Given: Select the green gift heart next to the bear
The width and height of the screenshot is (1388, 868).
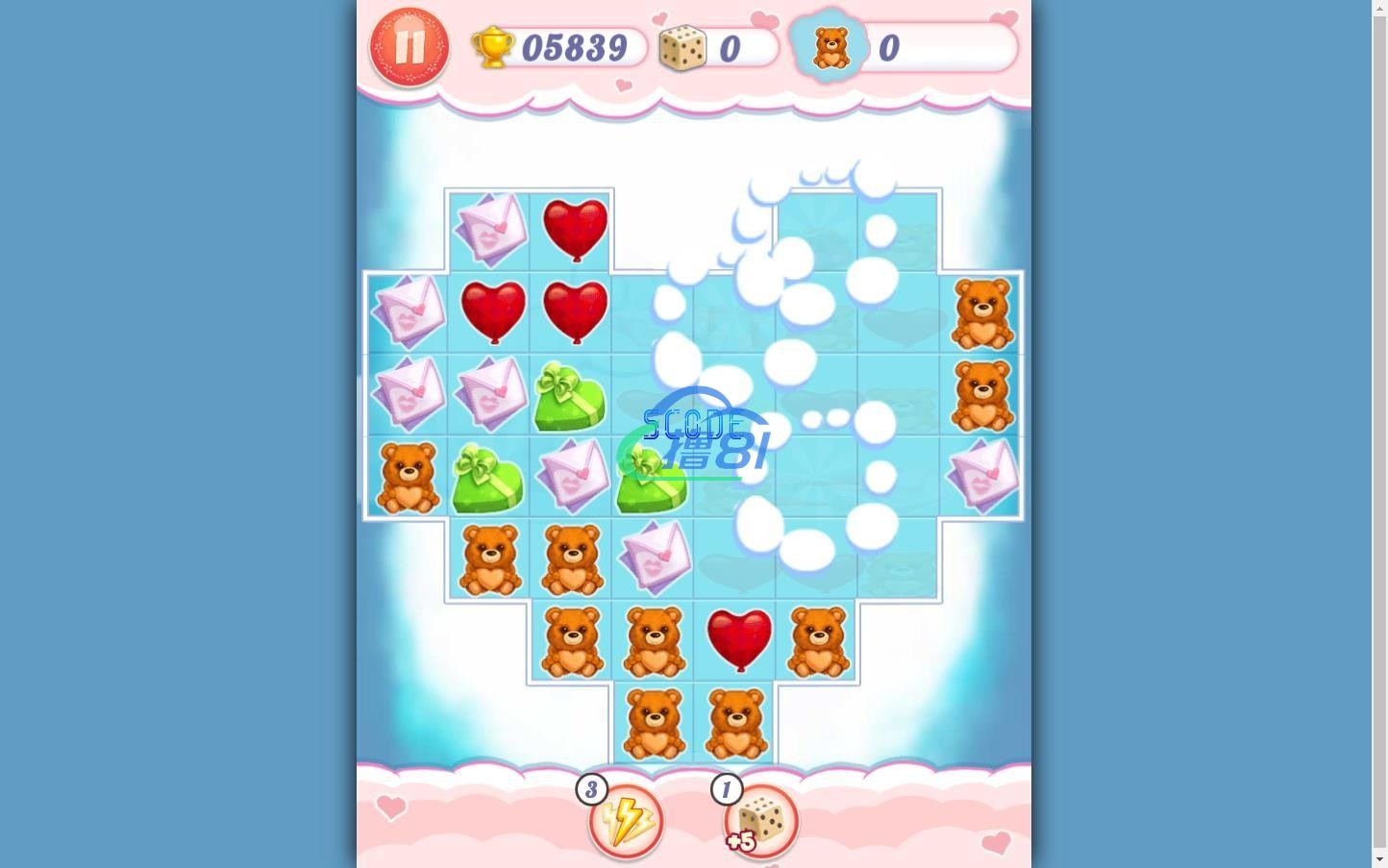Looking at the screenshot, I should (x=489, y=475).
